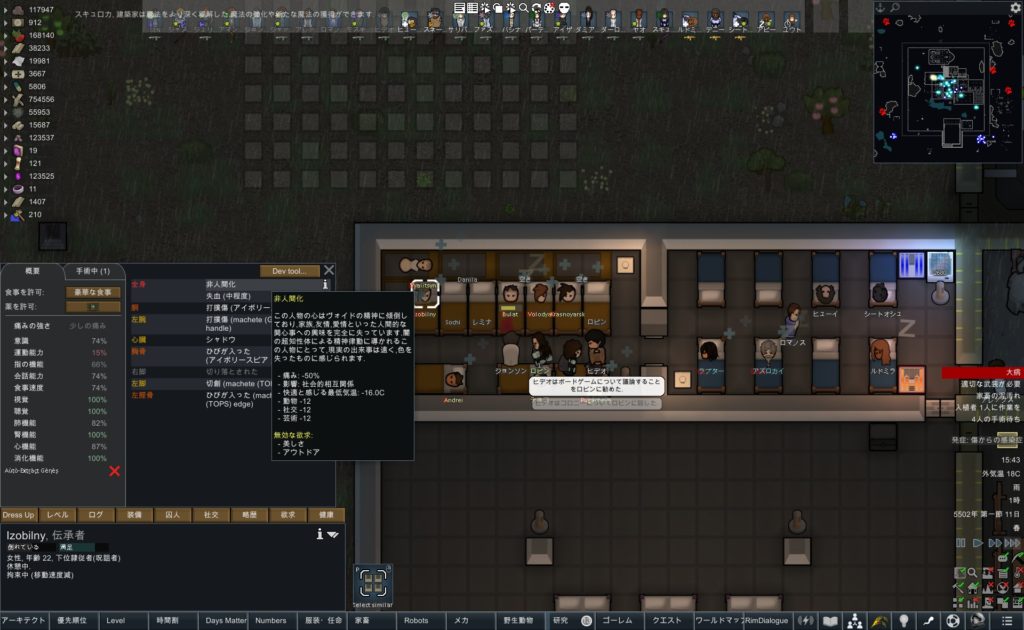Open the Dev tool button in health panel

pyautogui.click(x=290, y=271)
